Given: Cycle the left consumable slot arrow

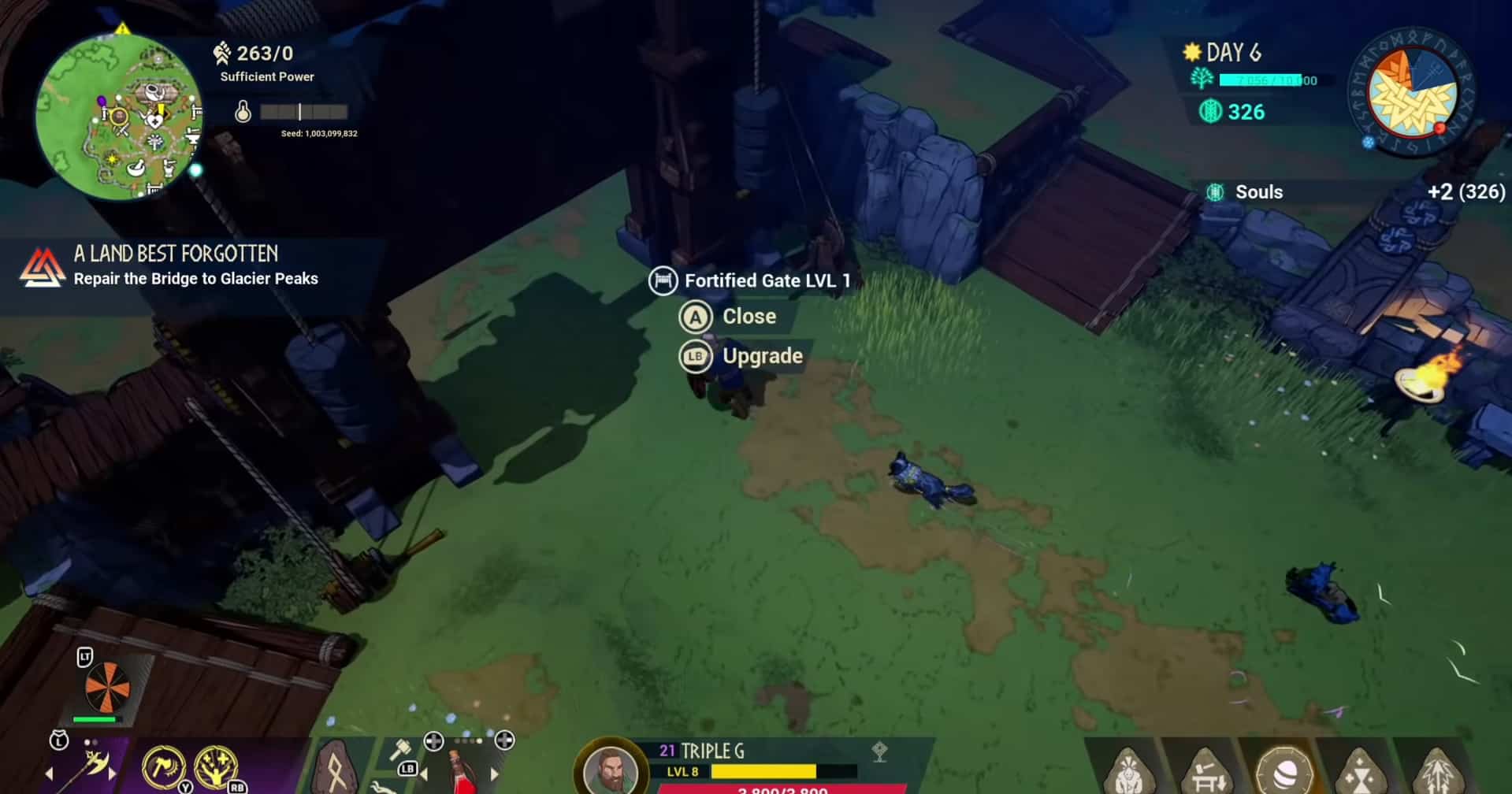Looking at the screenshot, I should click(423, 773).
